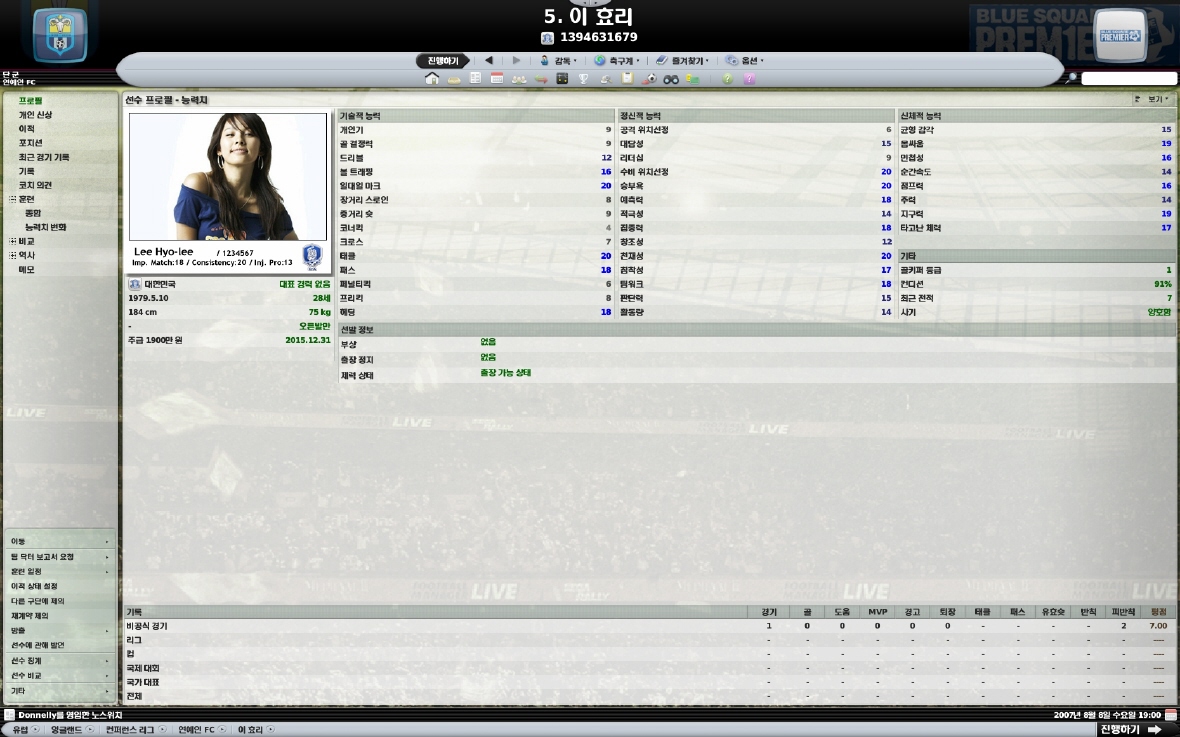Open the calendar icon in the toolbar
Image resolution: width=1180 pixels, height=737 pixels.
pyautogui.click(x=497, y=79)
